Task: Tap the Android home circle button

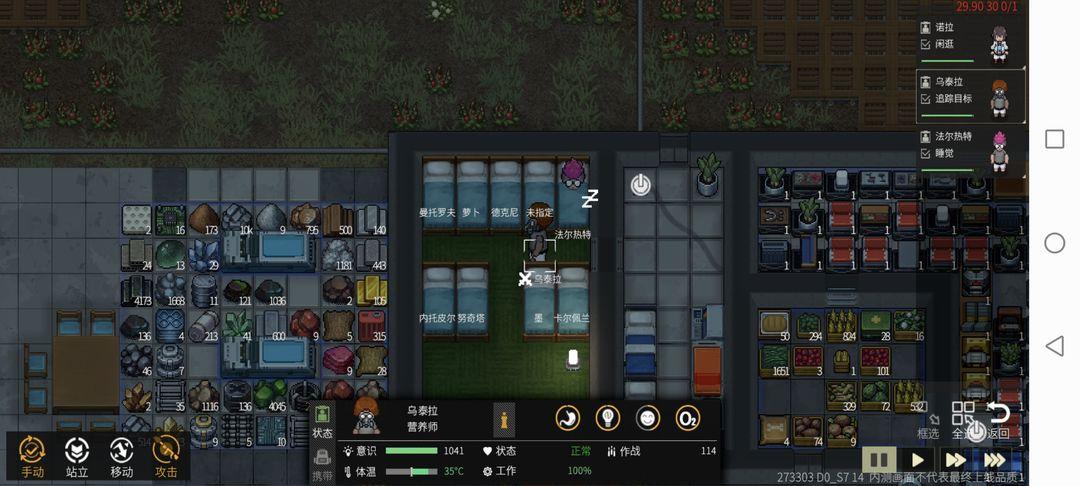Action: click(1054, 243)
